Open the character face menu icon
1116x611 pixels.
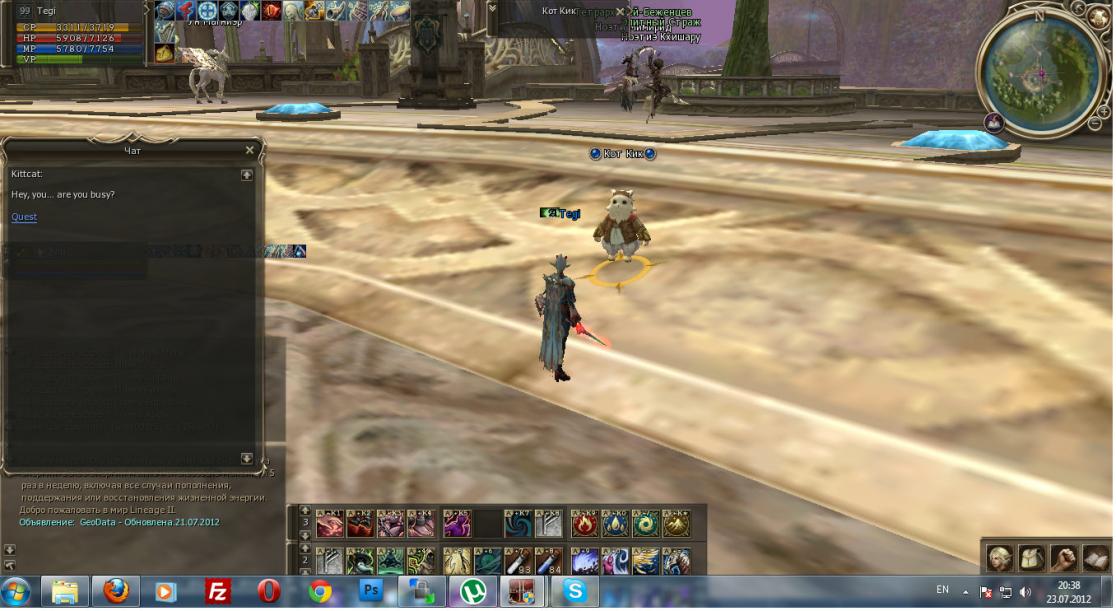[999, 557]
